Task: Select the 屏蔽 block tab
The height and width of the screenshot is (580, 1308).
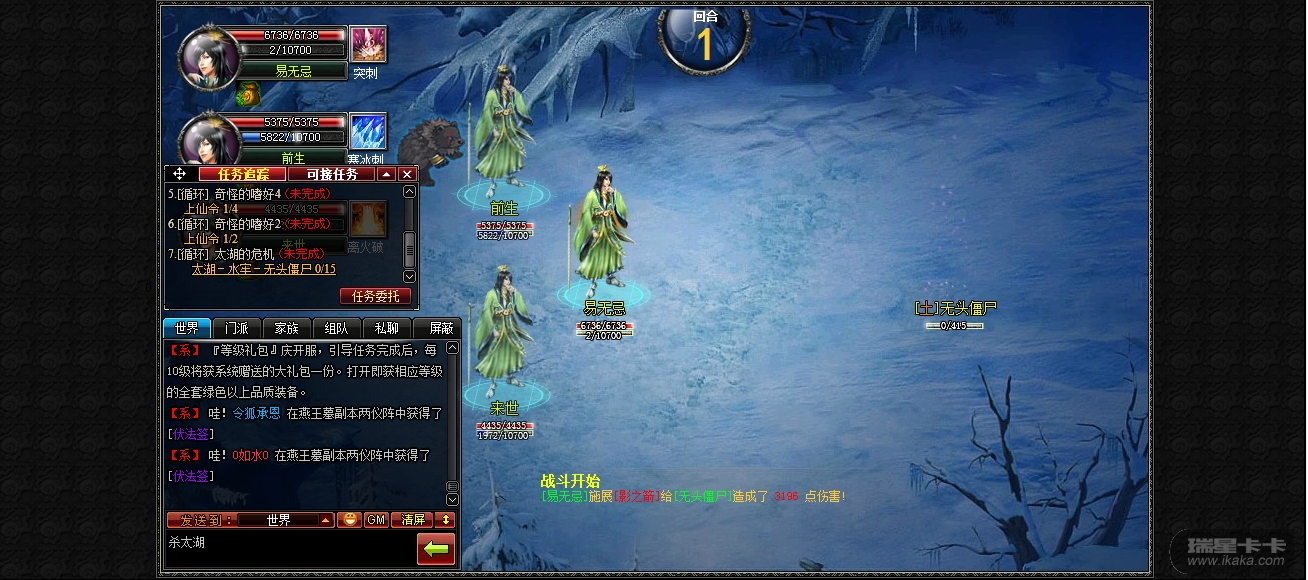Action: pos(441,328)
